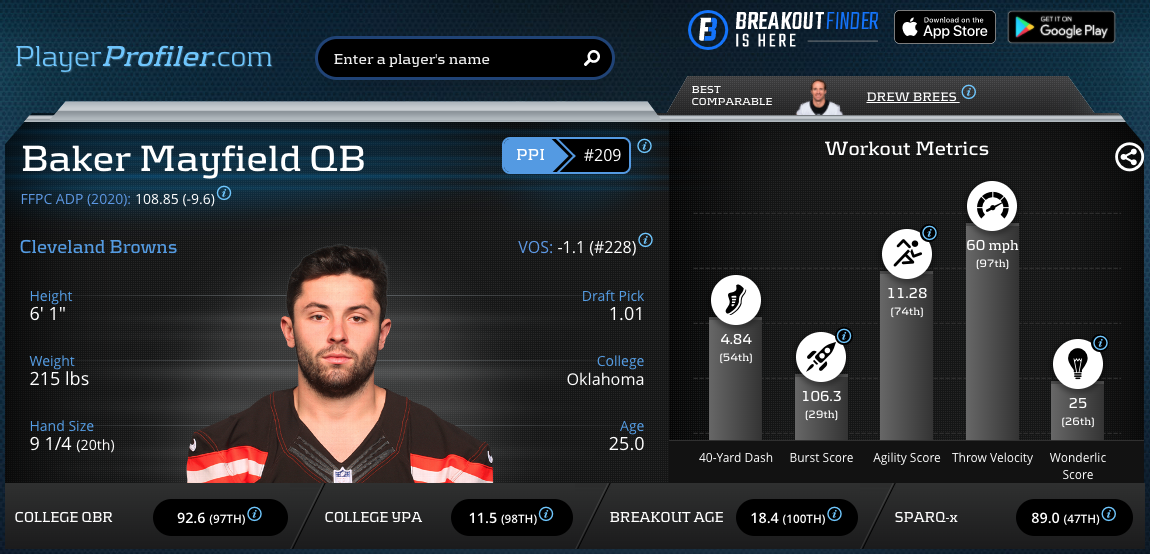Select the PPI #209 badge
Viewport: 1150px width, 554px height.
tap(566, 156)
